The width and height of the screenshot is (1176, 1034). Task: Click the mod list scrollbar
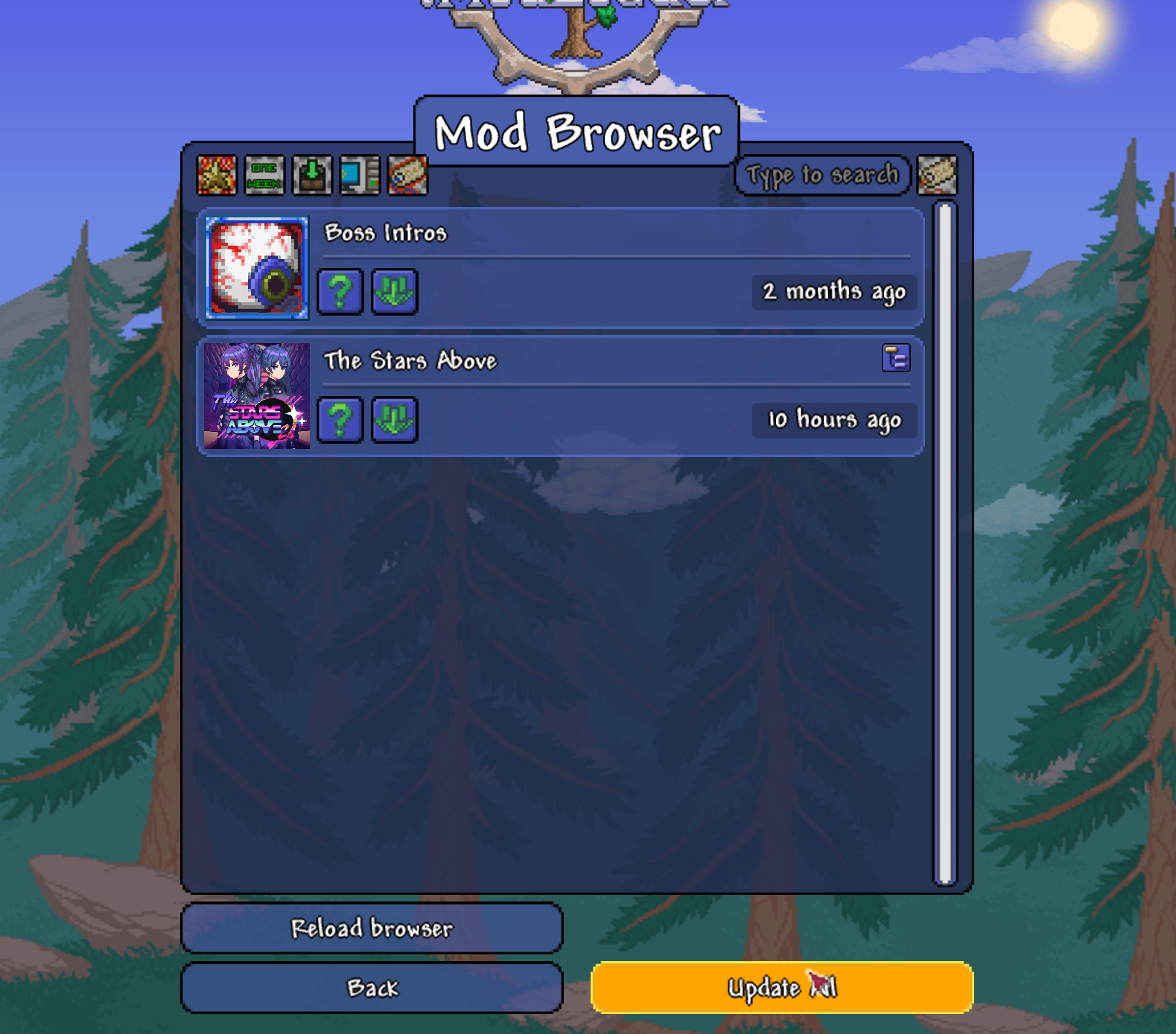pyautogui.click(x=945, y=543)
